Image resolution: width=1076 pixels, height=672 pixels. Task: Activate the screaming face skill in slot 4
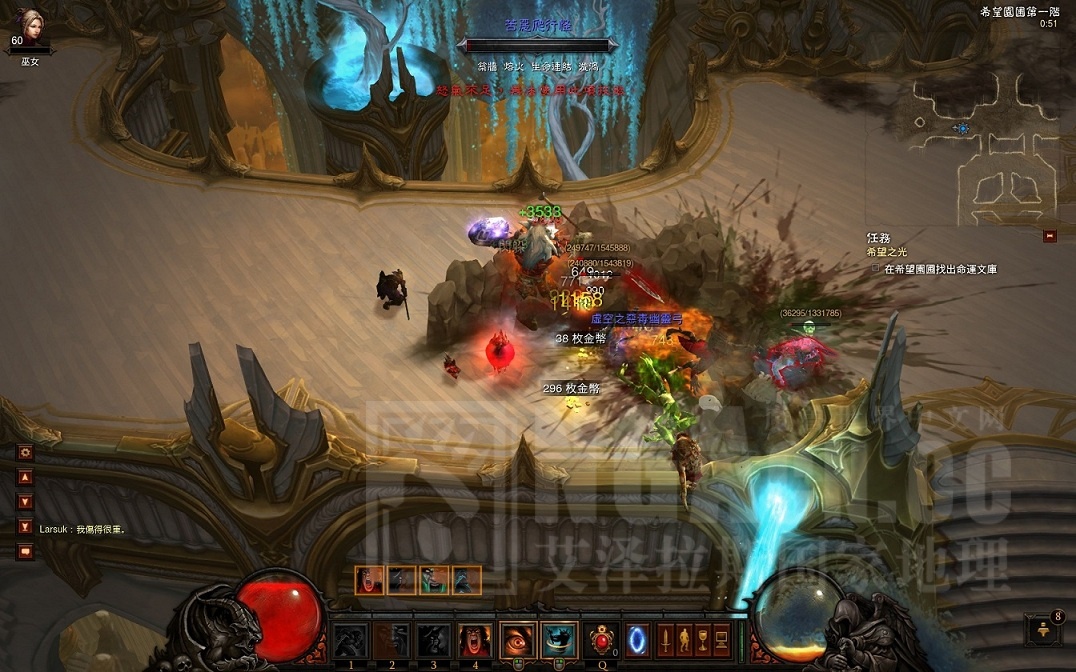tap(474, 640)
